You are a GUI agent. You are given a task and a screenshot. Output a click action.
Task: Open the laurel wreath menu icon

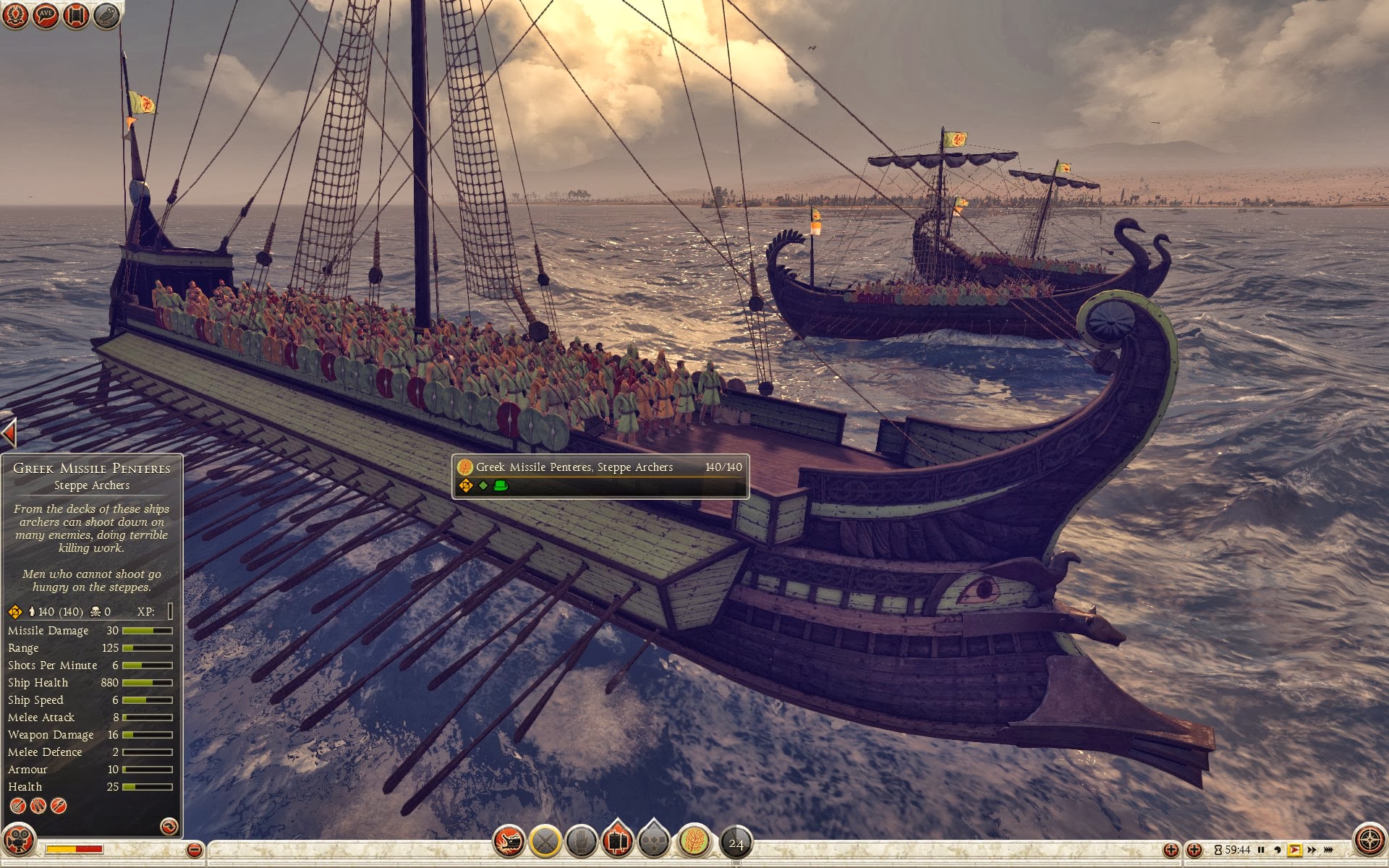pos(15,15)
